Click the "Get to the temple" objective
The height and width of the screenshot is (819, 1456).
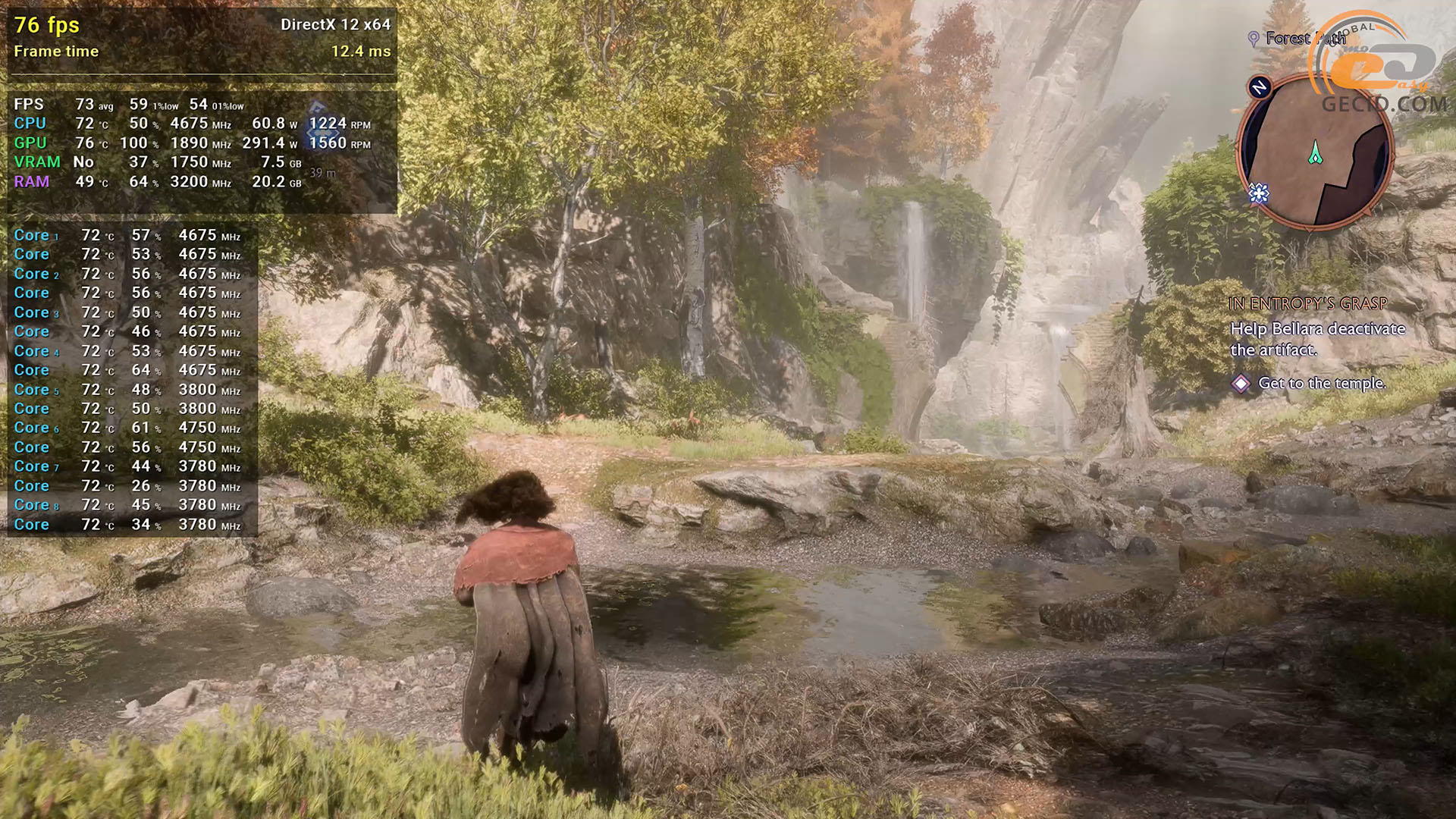pyautogui.click(x=1321, y=384)
